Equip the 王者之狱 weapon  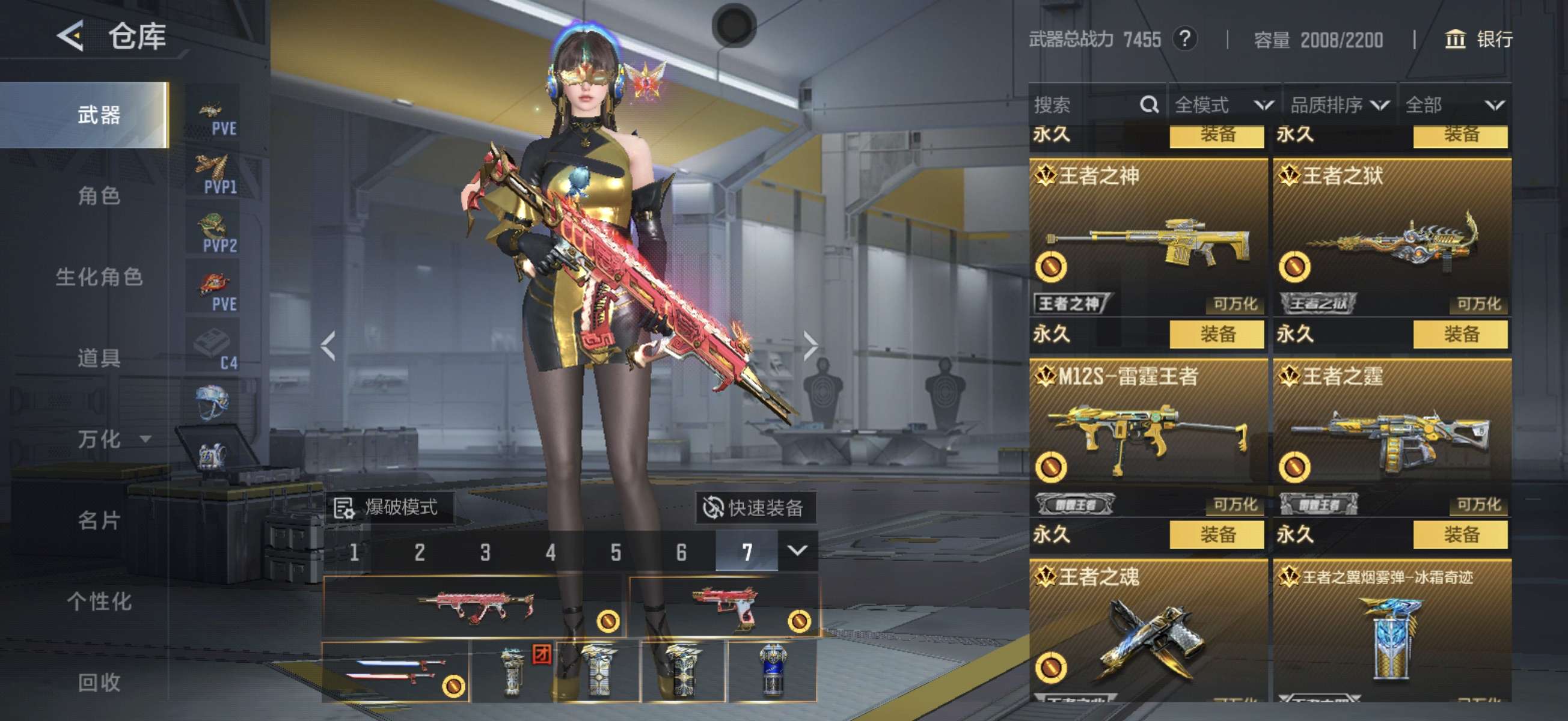(x=1460, y=334)
